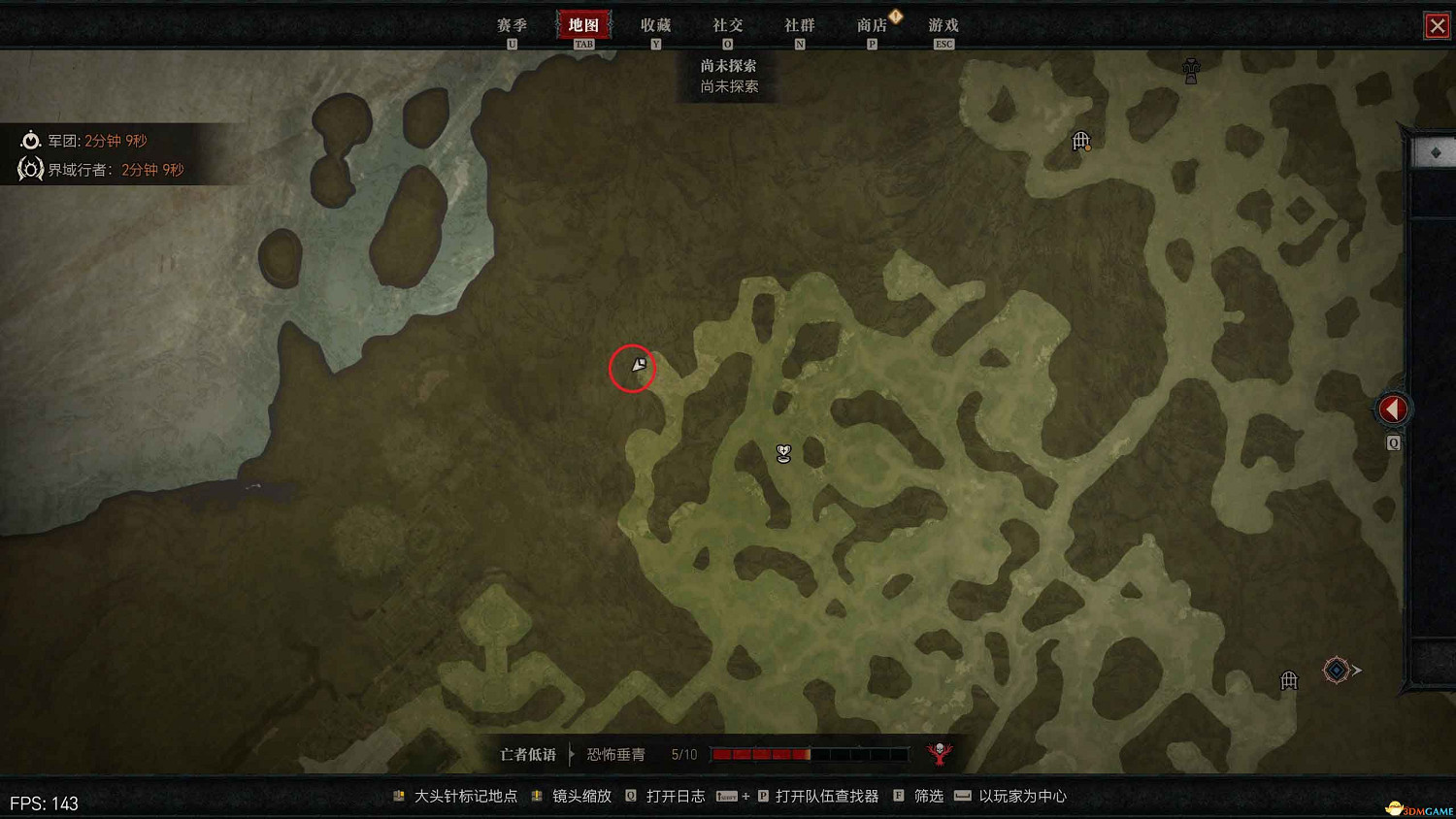Screen dimensions: 1456x819
Task: Enable 以玩家为中心 centering on player
Action: point(1022,796)
